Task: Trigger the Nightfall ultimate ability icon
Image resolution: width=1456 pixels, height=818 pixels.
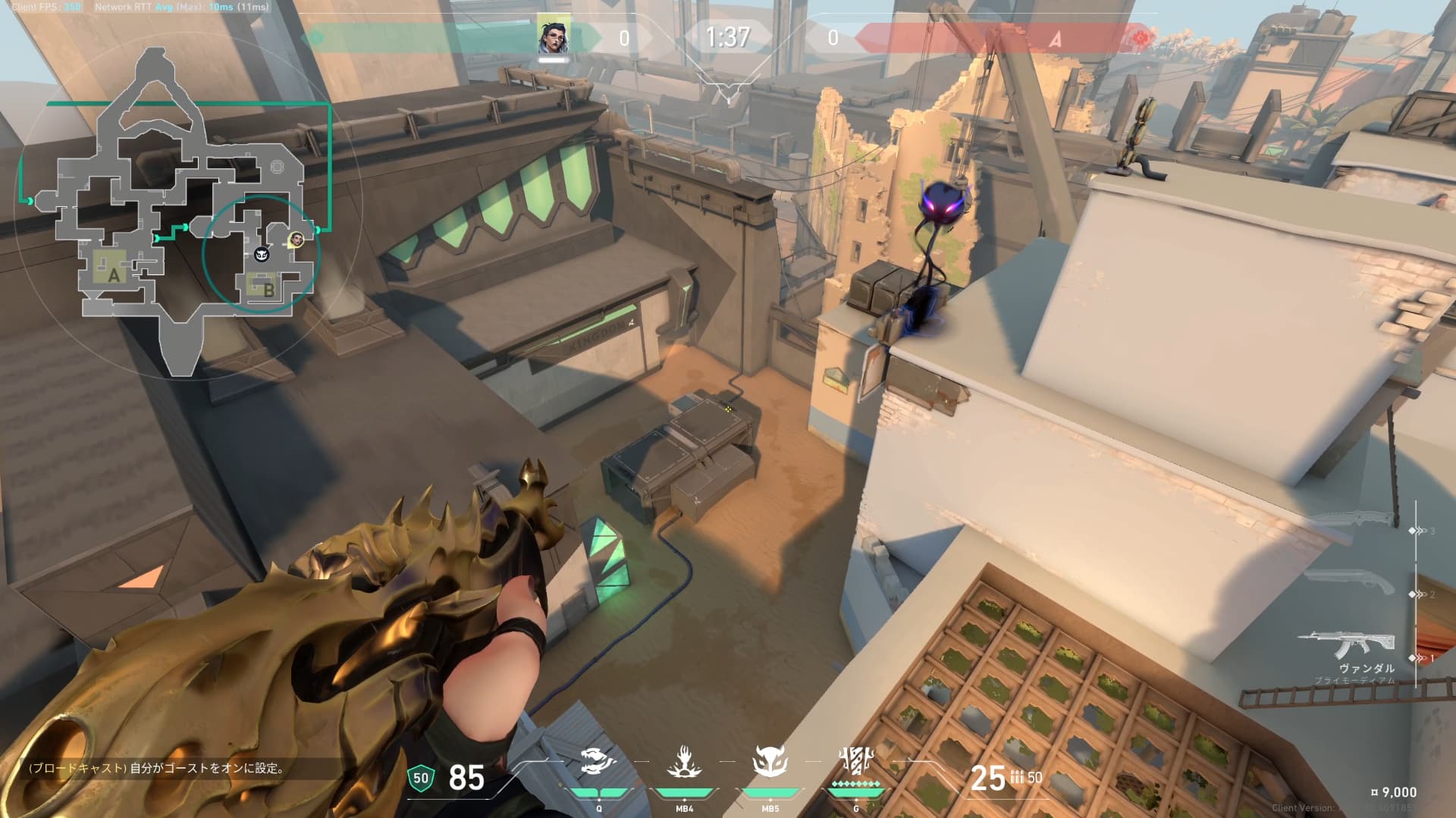Action: [x=855, y=761]
